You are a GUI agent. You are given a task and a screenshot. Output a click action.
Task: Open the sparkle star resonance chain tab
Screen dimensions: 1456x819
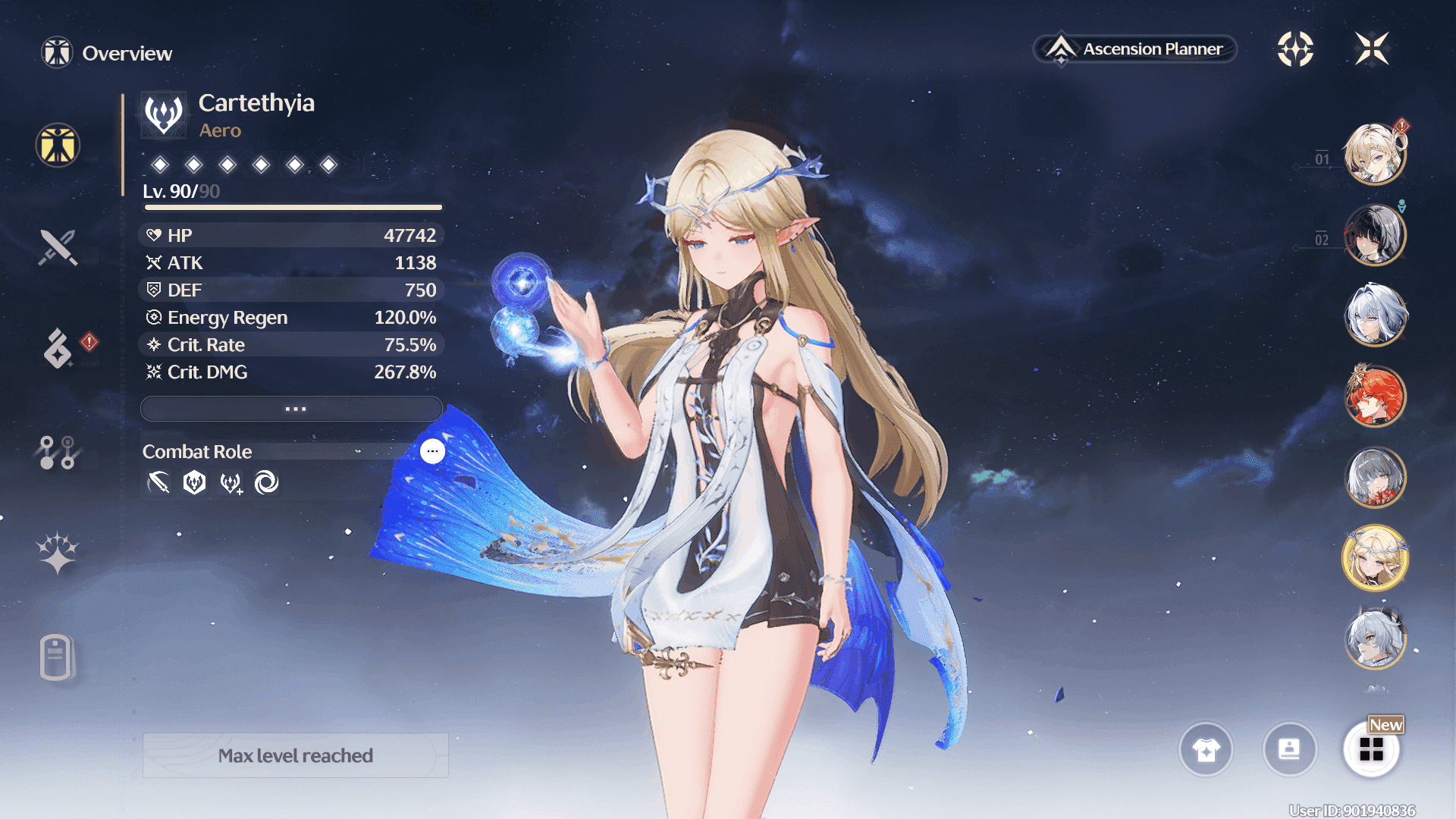[58, 553]
